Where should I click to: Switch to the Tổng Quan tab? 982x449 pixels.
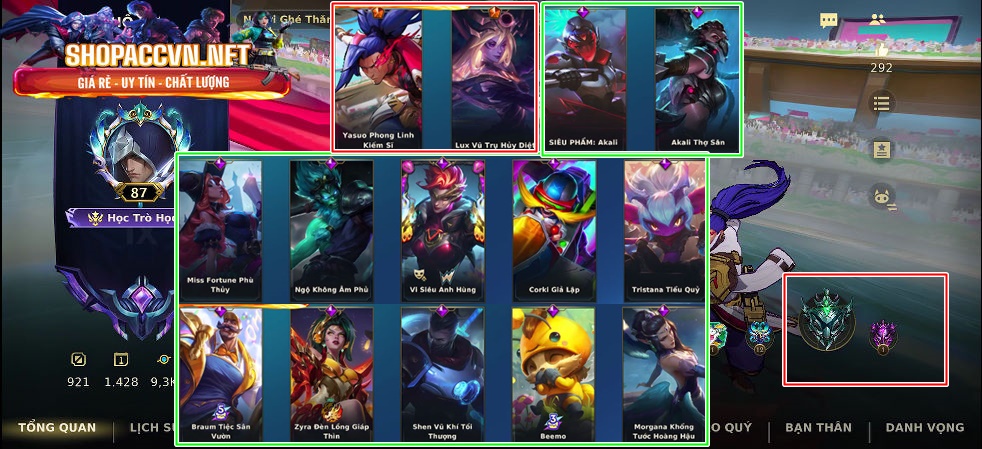tap(57, 428)
